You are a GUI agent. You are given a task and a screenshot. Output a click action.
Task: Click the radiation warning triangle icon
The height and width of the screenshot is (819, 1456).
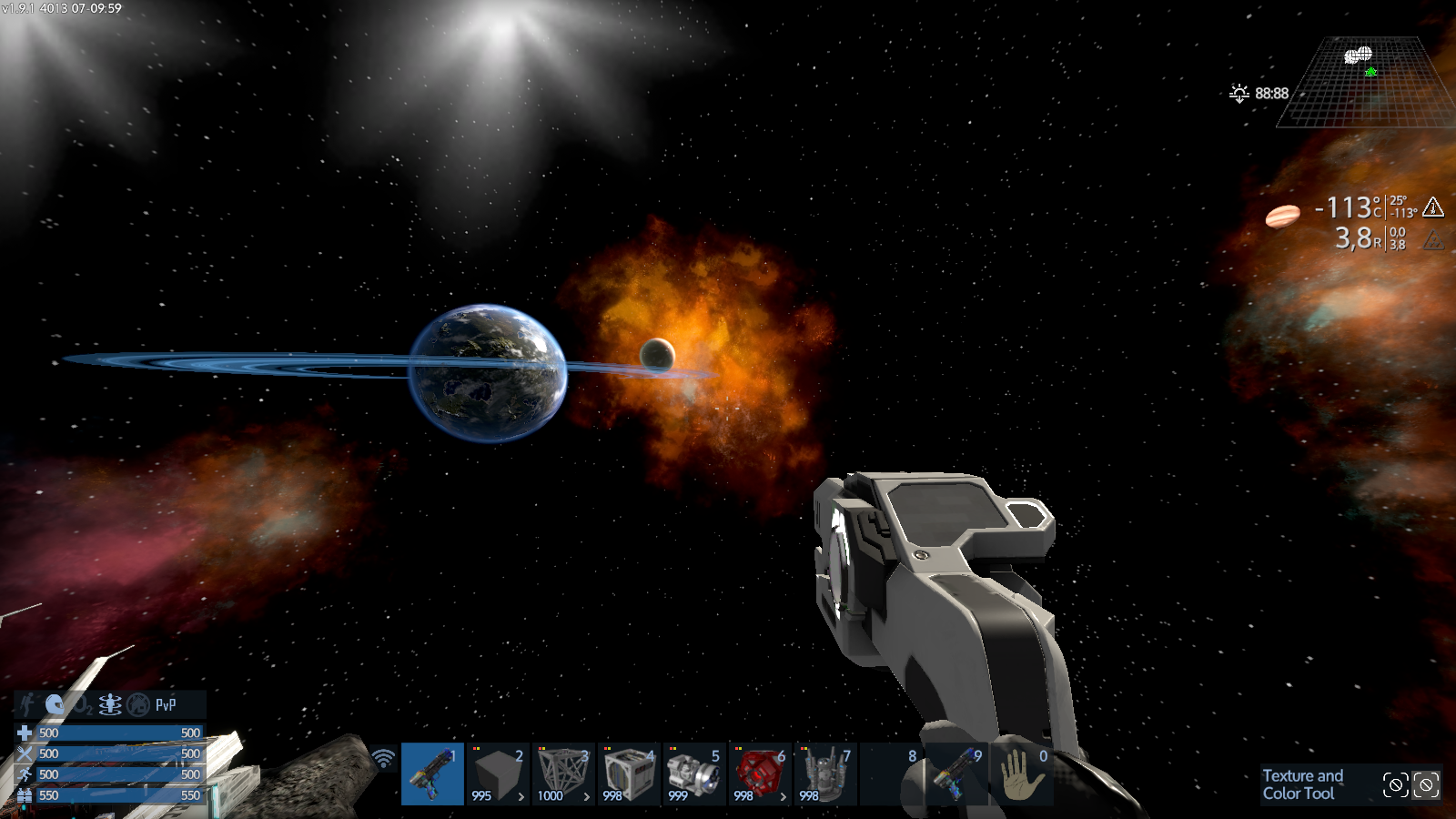[1433, 240]
